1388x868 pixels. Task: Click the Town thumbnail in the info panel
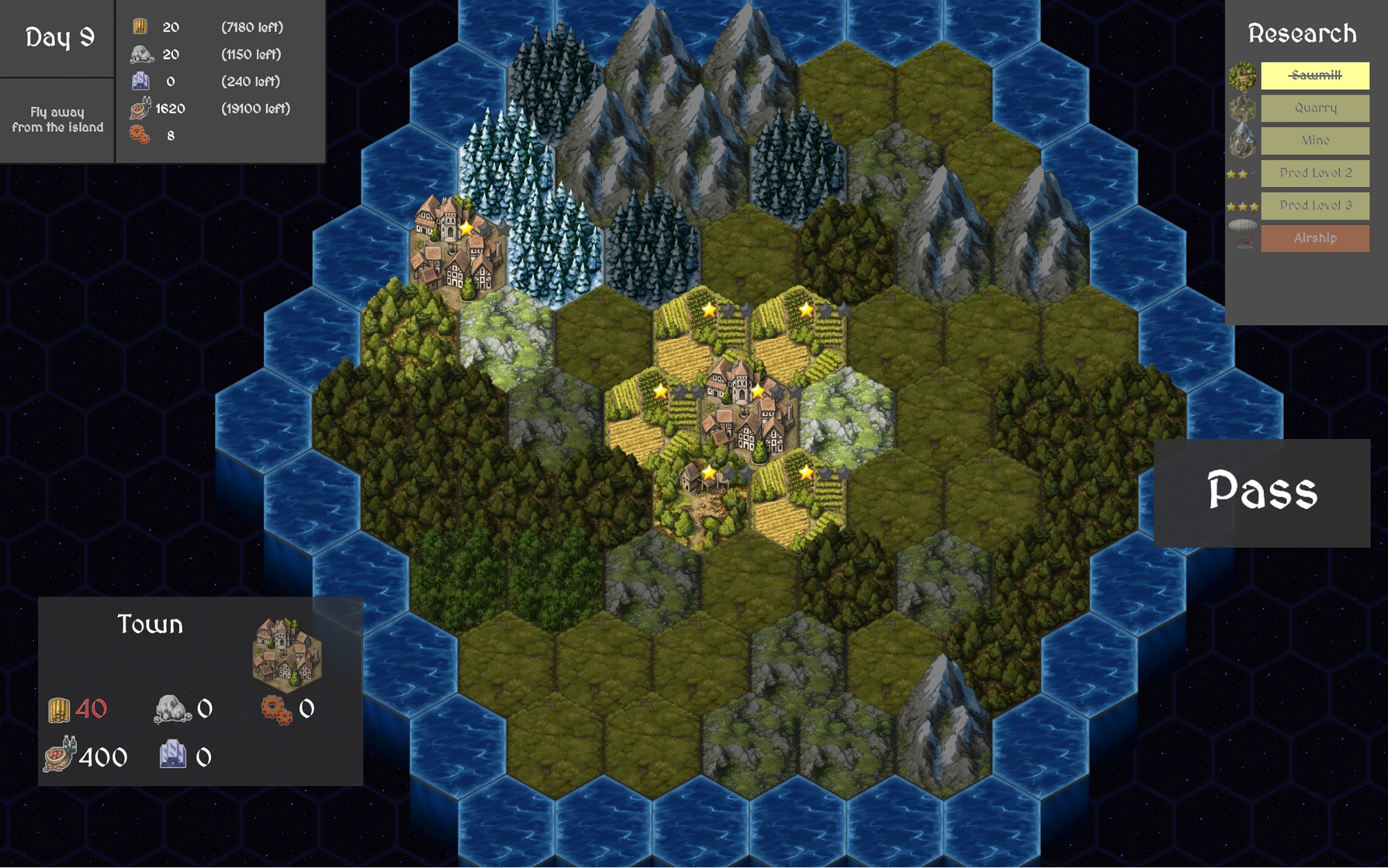tap(287, 654)
